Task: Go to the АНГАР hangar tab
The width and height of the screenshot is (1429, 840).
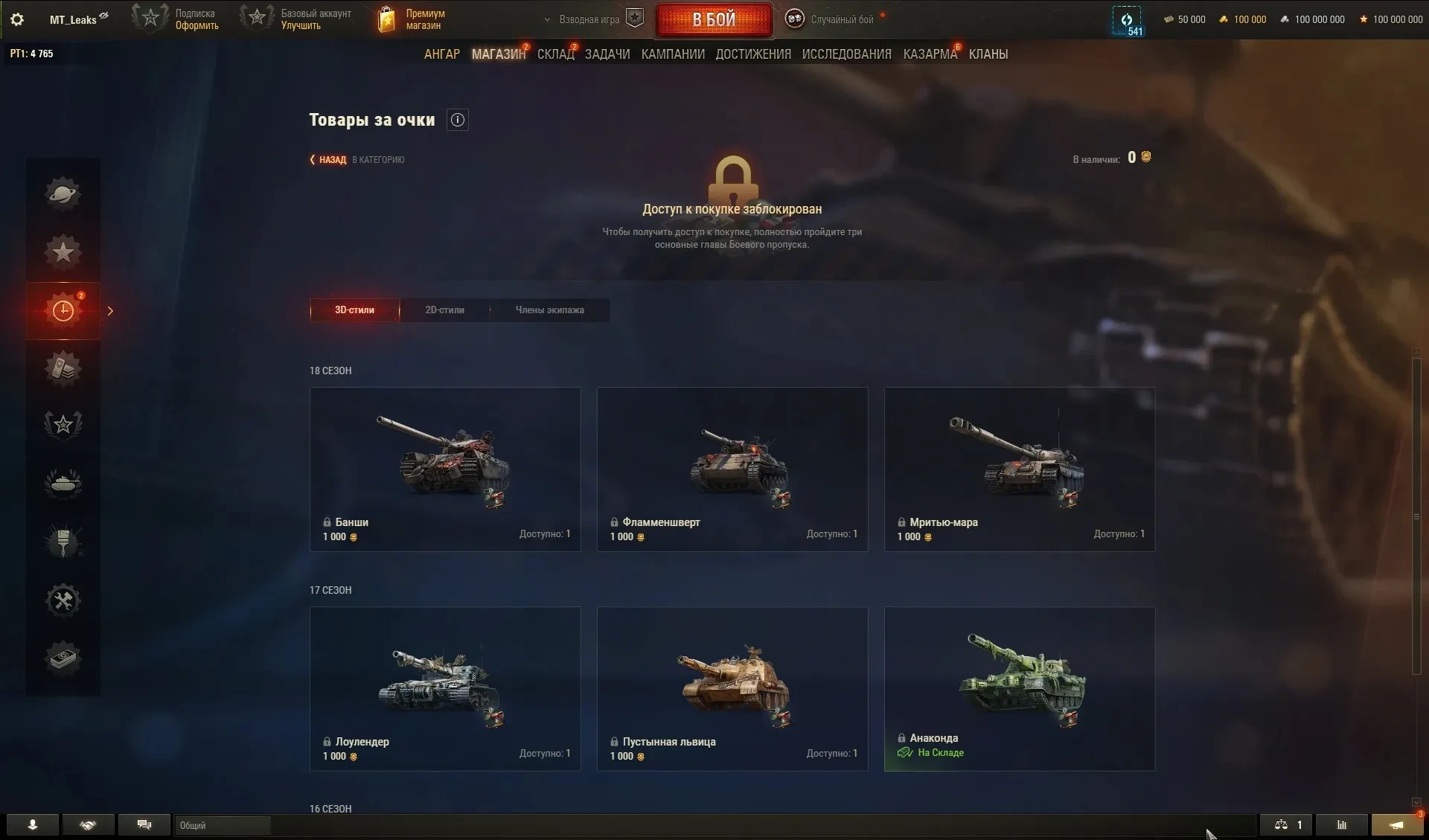Action: tap(441, 54)
